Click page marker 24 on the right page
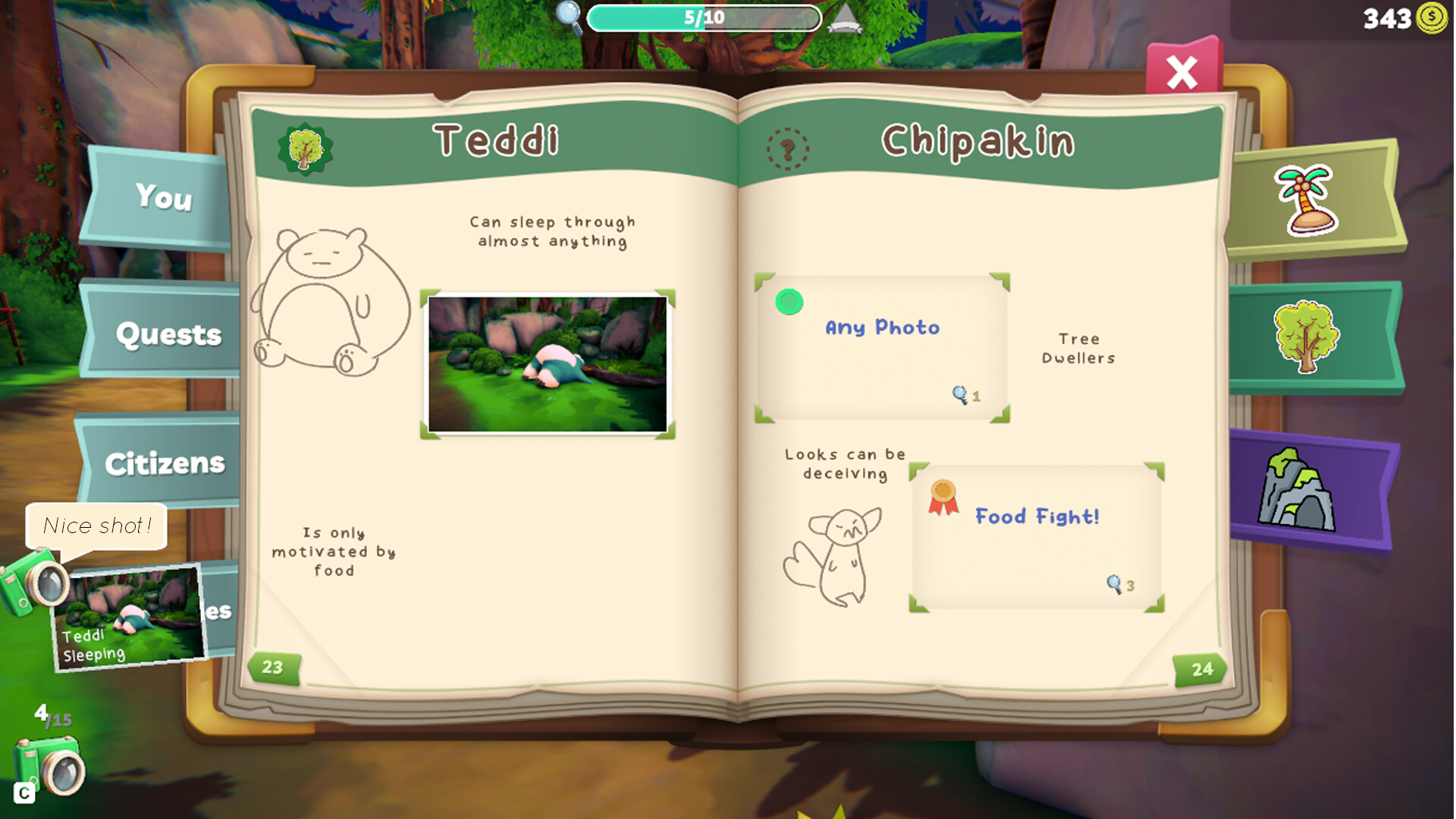 1200,668
